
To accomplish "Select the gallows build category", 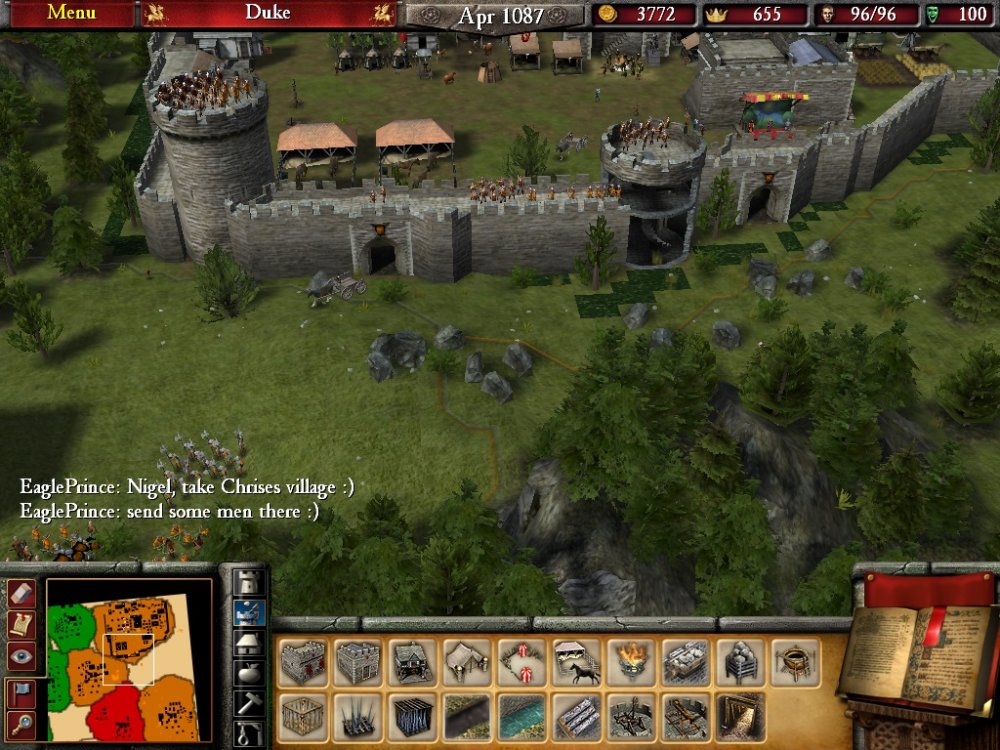I will click(x=248, y=734).
